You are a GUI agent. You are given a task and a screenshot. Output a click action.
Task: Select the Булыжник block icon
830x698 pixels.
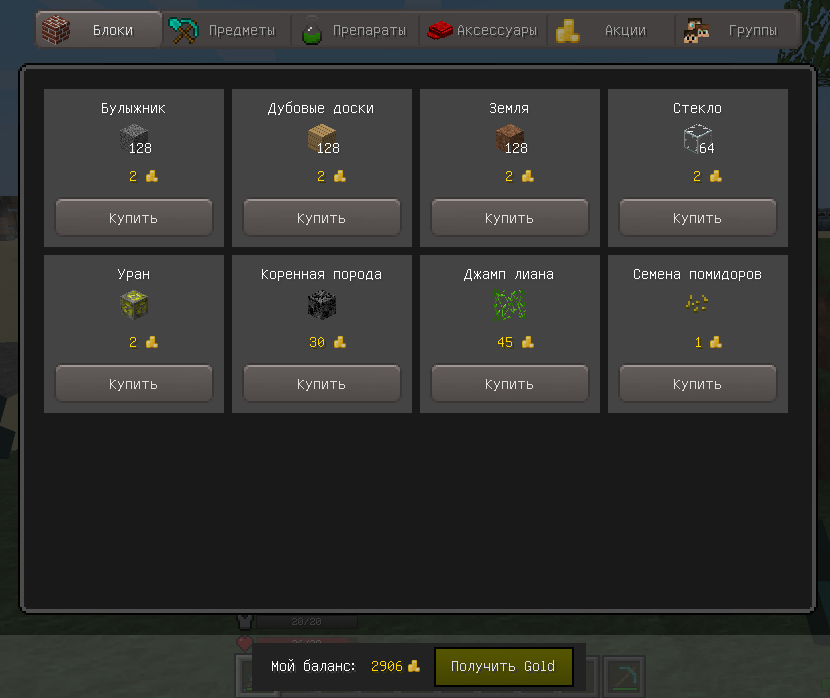tap(133, 139)
